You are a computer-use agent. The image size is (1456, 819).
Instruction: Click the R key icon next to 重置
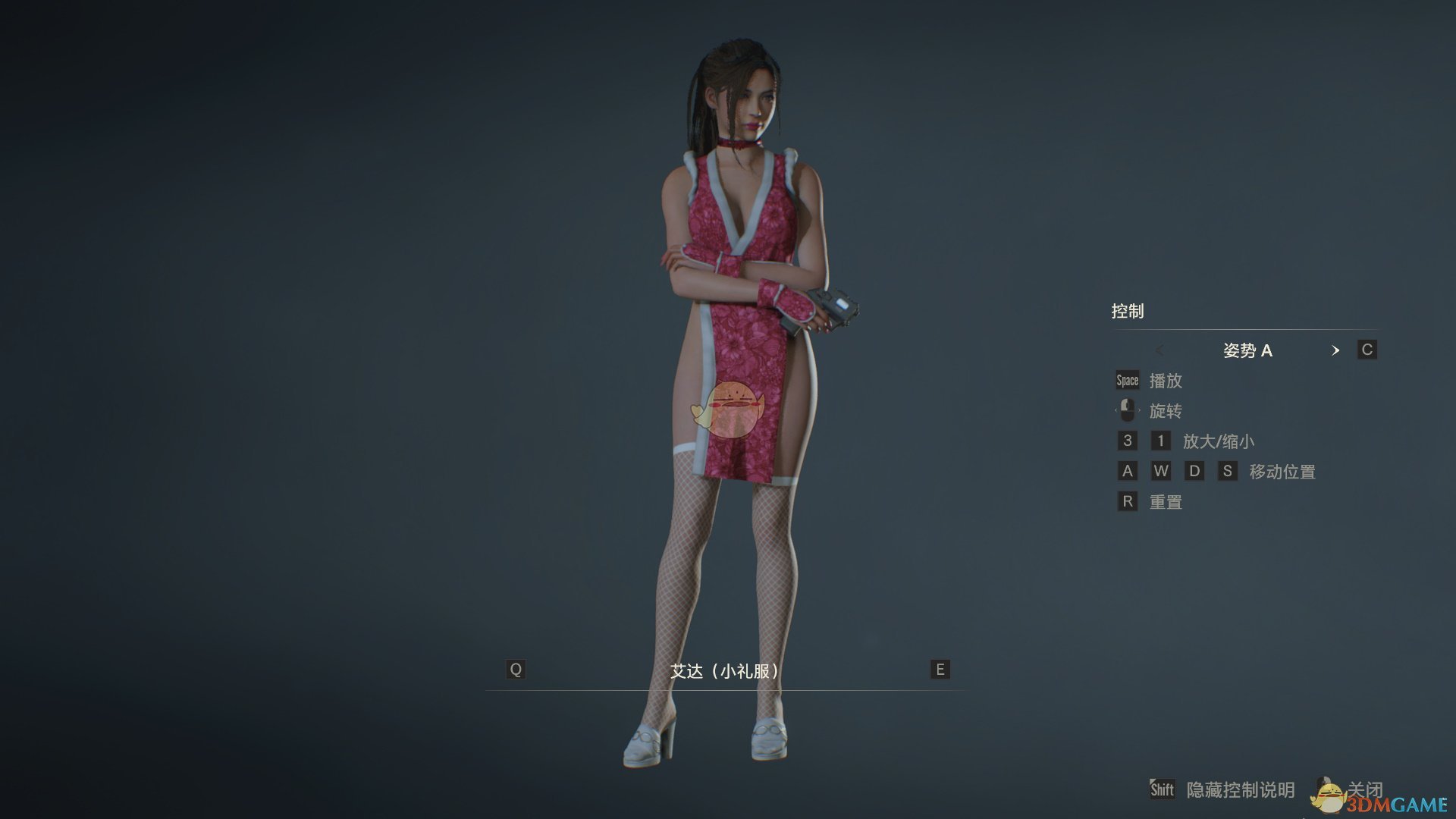click(1128, 501)
